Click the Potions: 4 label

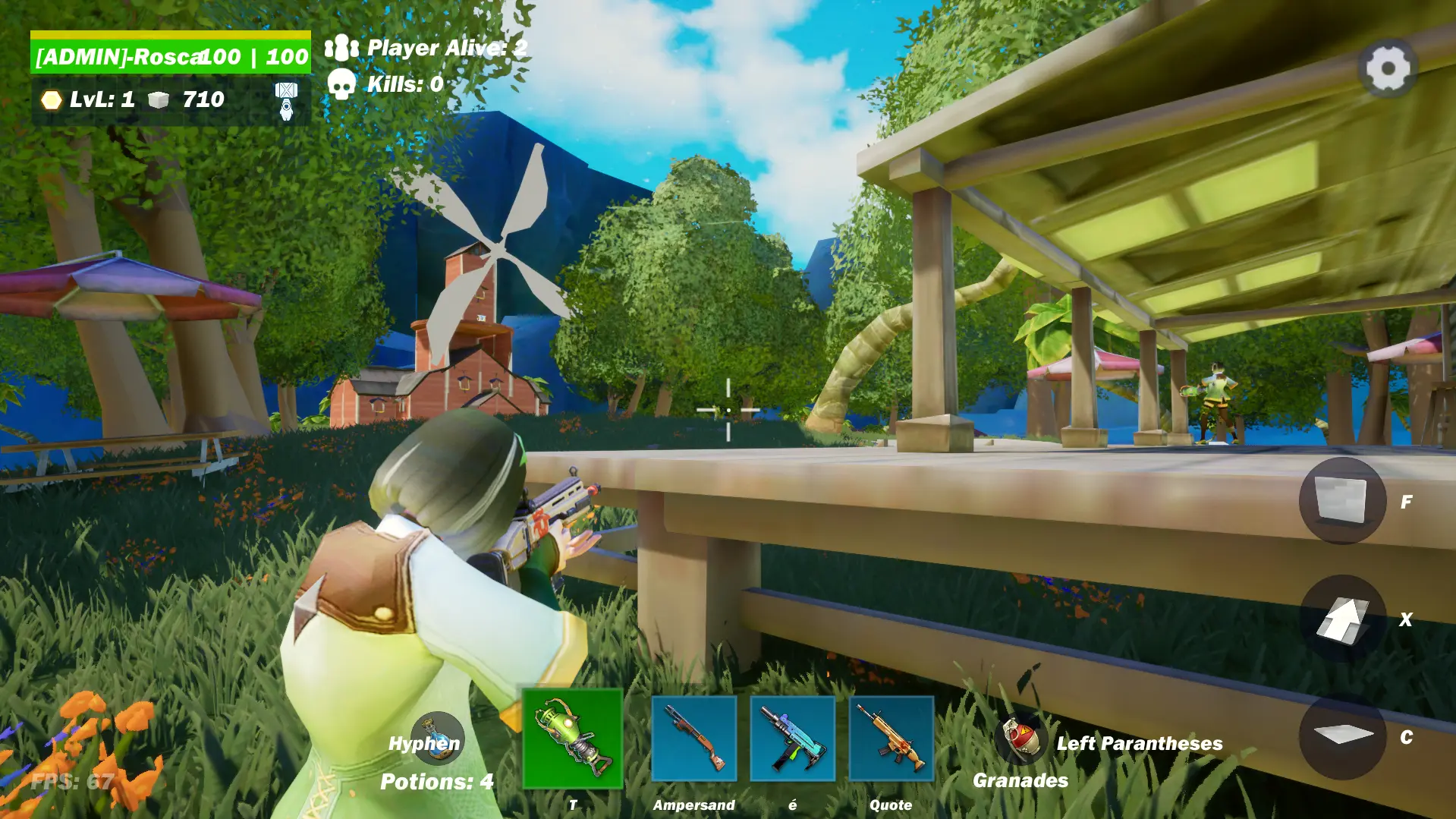(436, 780)
